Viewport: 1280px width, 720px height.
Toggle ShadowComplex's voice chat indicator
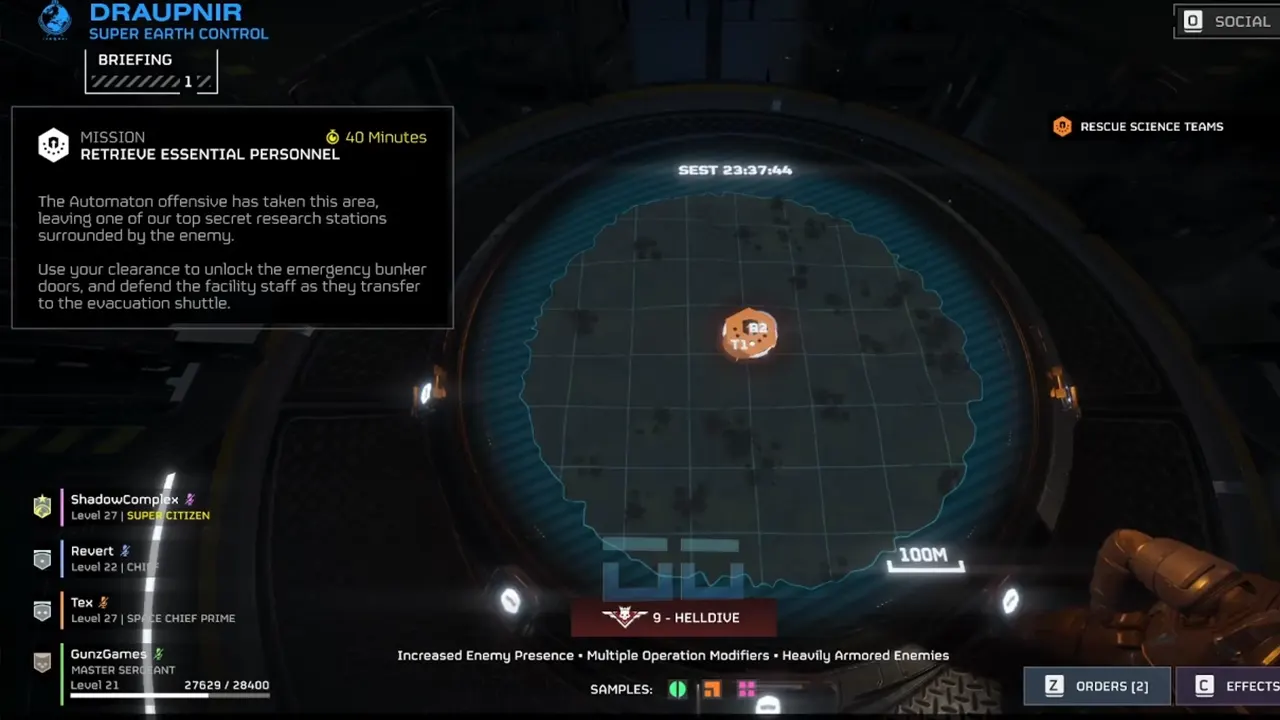tap(188, 500)
